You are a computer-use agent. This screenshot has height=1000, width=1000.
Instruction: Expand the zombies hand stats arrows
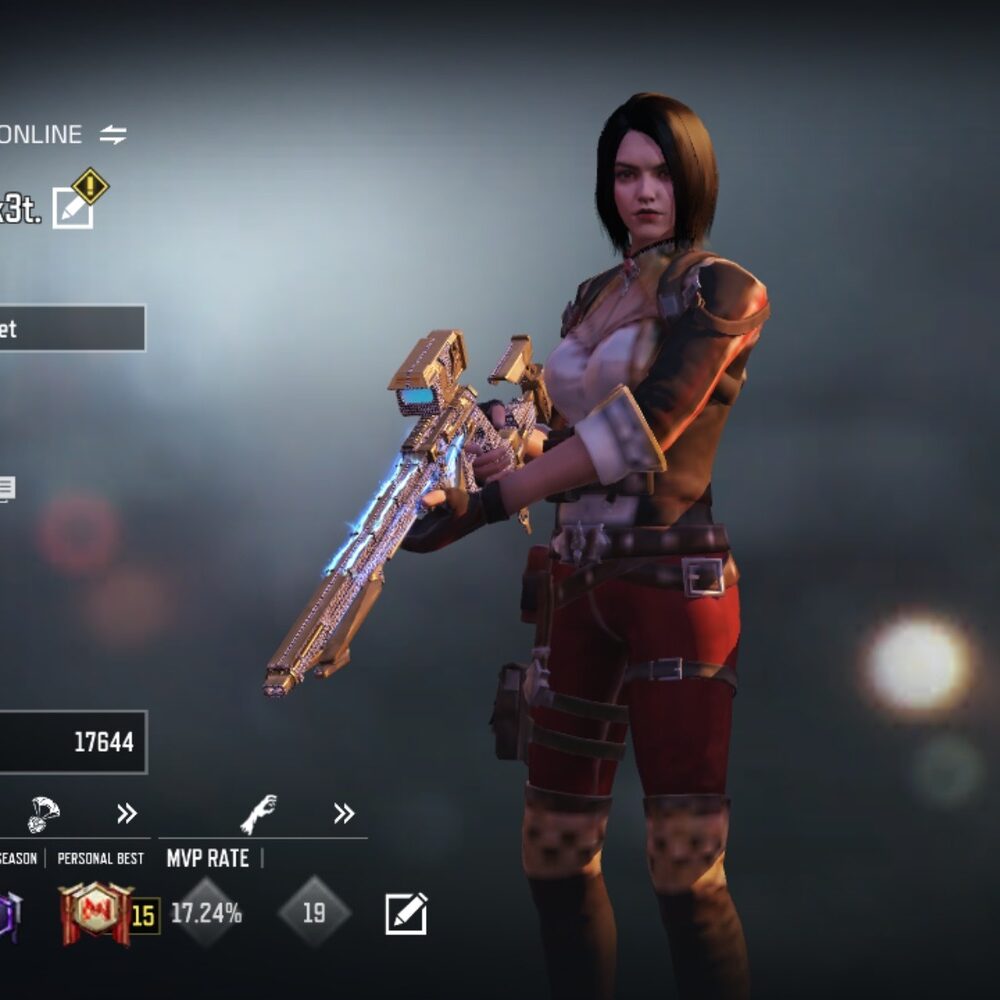pyautogui.click(x=344, y=814)
